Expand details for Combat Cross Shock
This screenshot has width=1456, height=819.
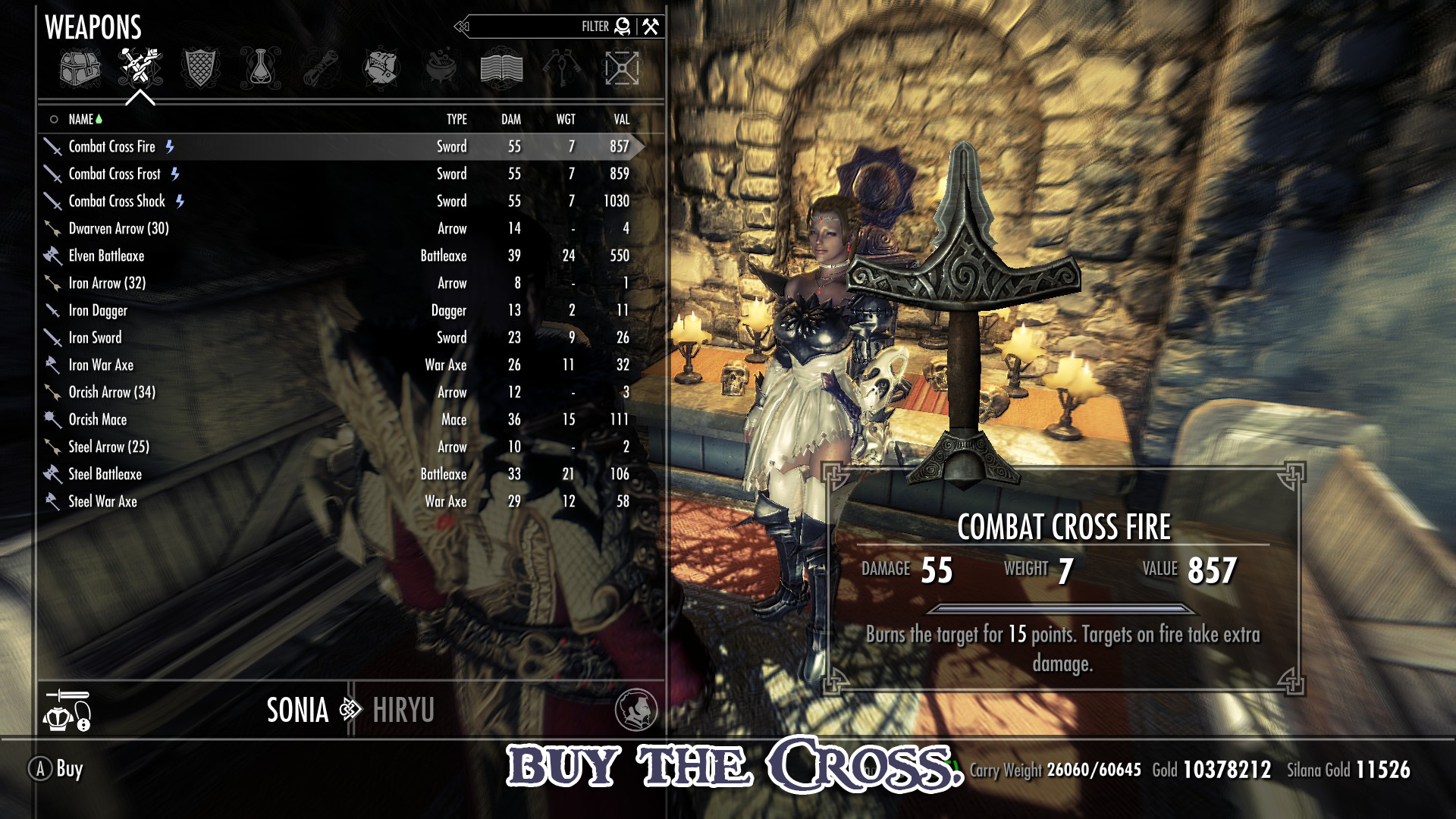[118, 201]
